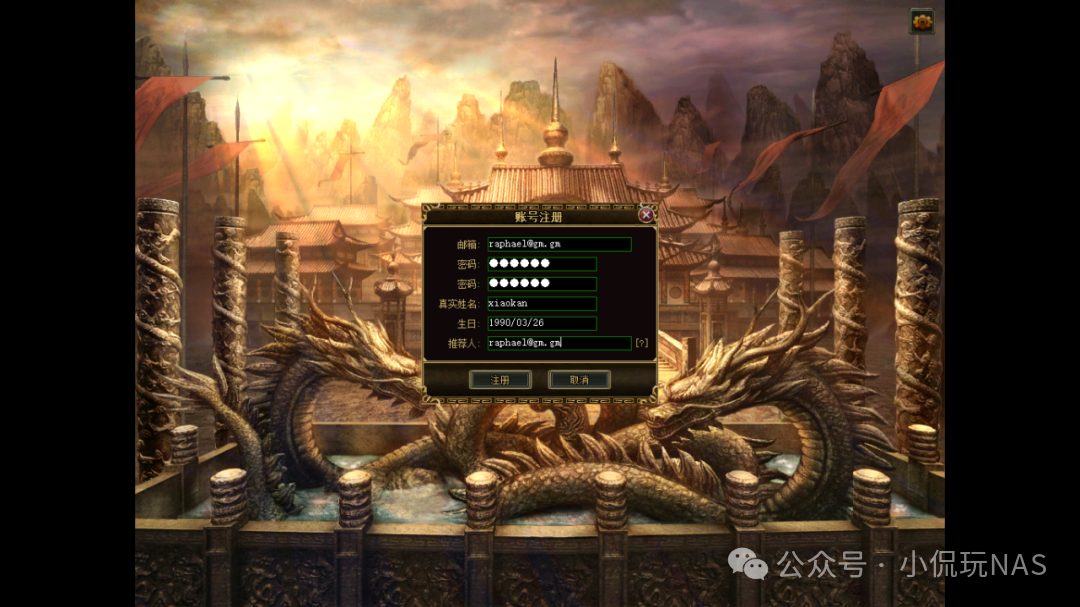Edit the 推荐人 referrer field
Screen dimensions: 1080x607
pos(558,343)
